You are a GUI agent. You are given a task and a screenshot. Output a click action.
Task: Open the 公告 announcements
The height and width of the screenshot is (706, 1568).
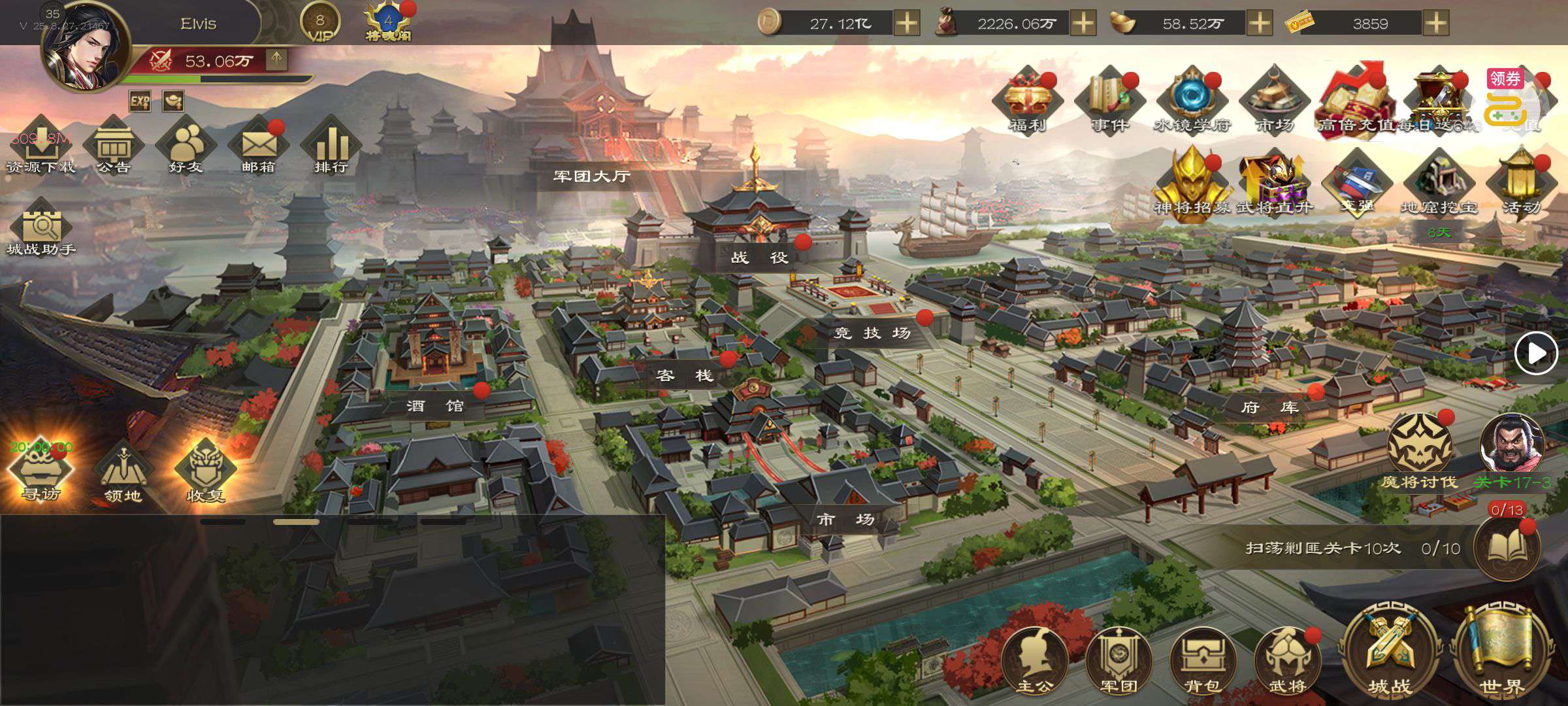coord(114,145)
